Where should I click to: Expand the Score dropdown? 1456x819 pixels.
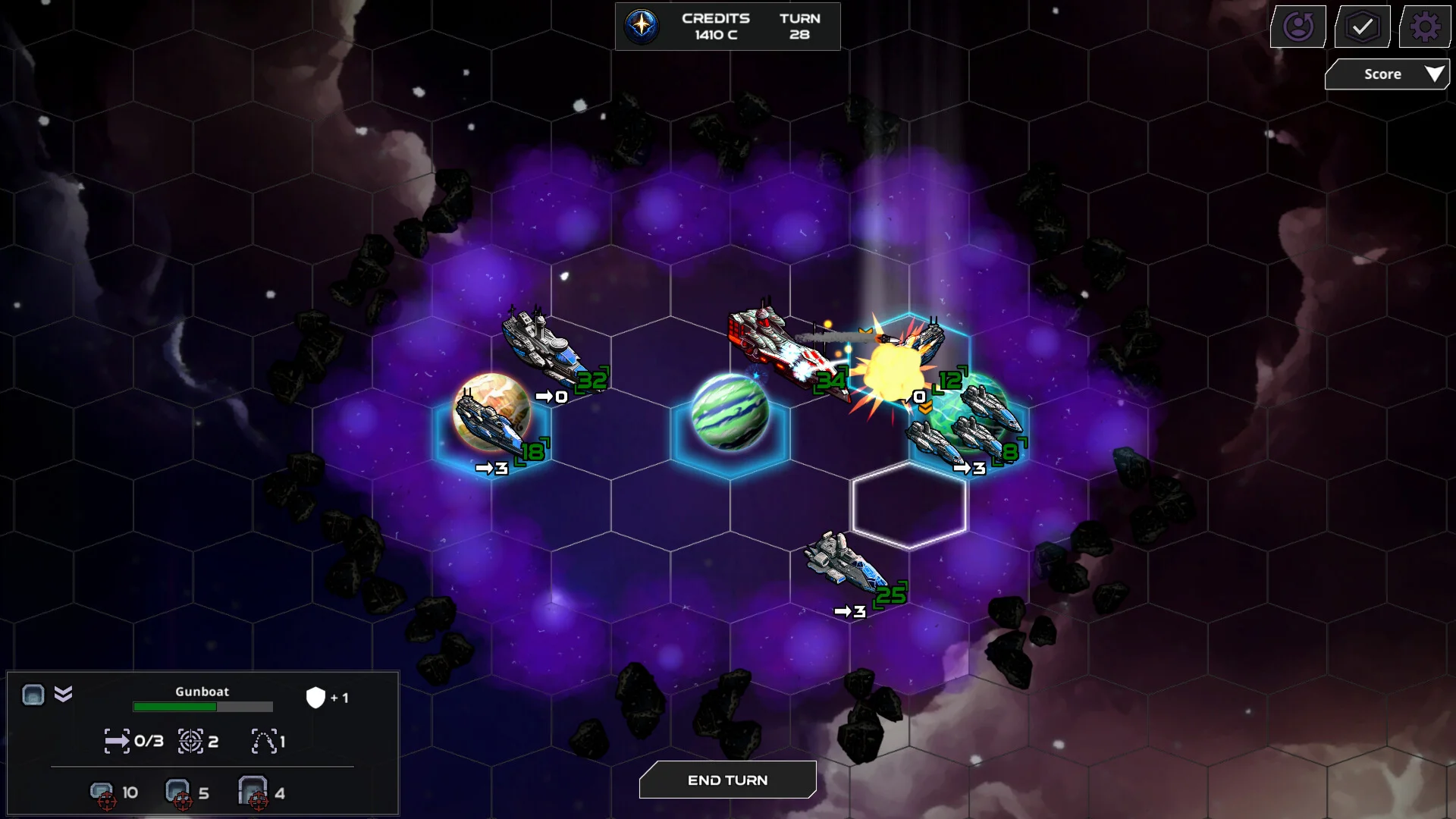coord(1387,74)
